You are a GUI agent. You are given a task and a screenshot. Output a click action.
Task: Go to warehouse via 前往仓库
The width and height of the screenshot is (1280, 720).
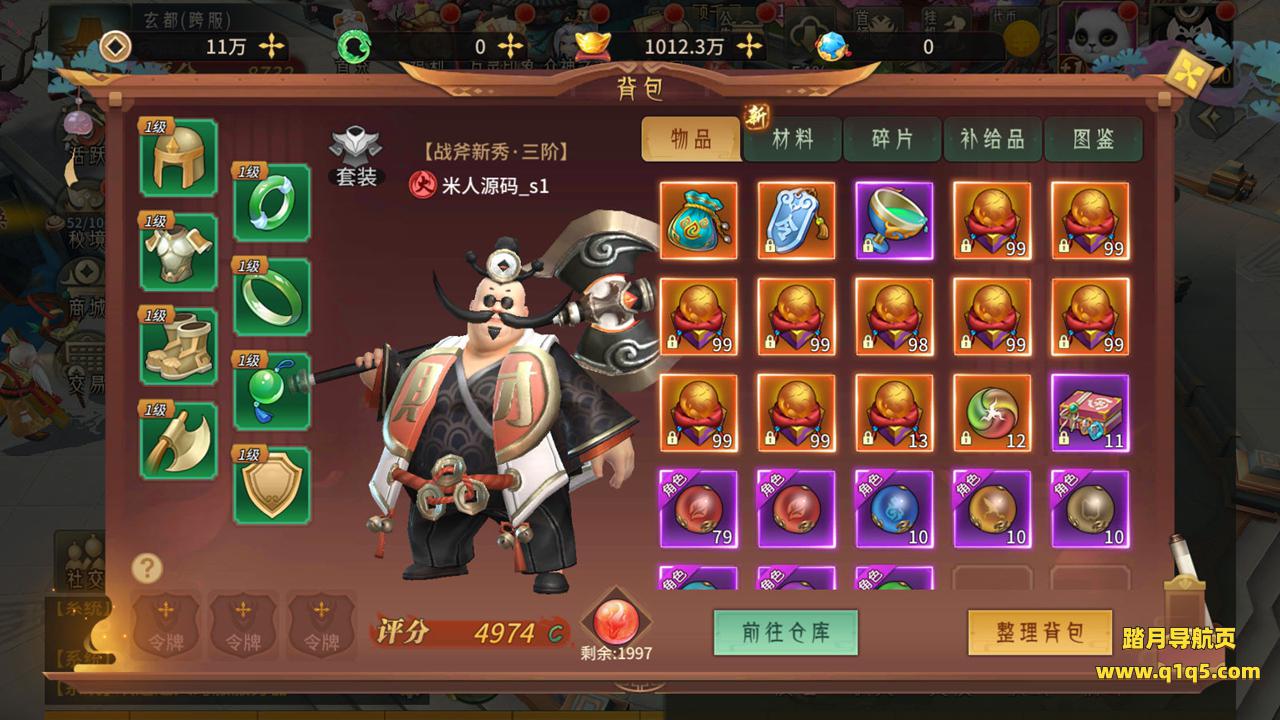(785, 632)
